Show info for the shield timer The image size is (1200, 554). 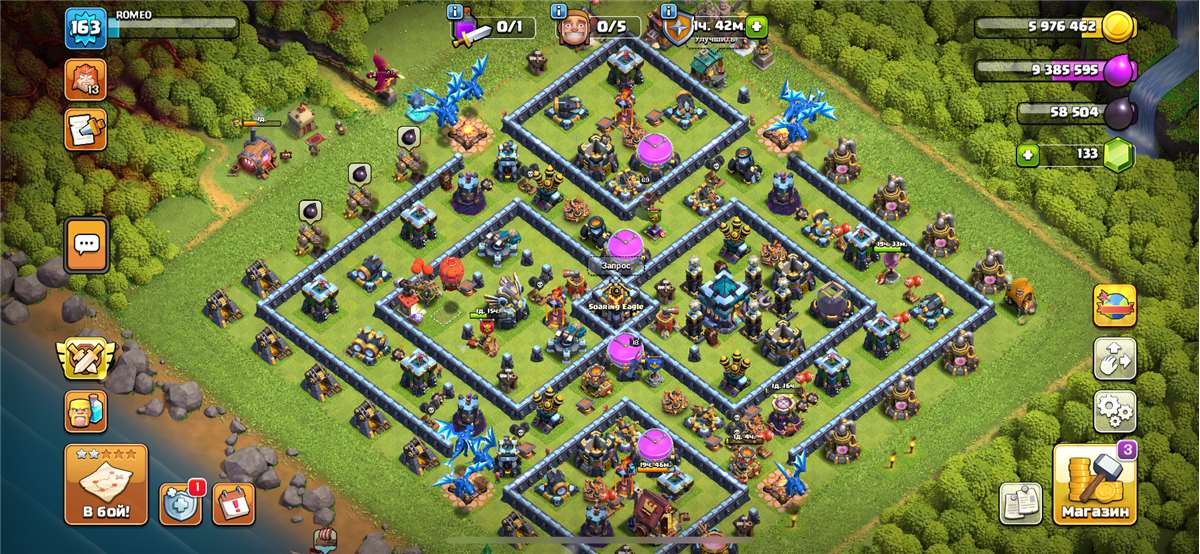coord(669,12)
